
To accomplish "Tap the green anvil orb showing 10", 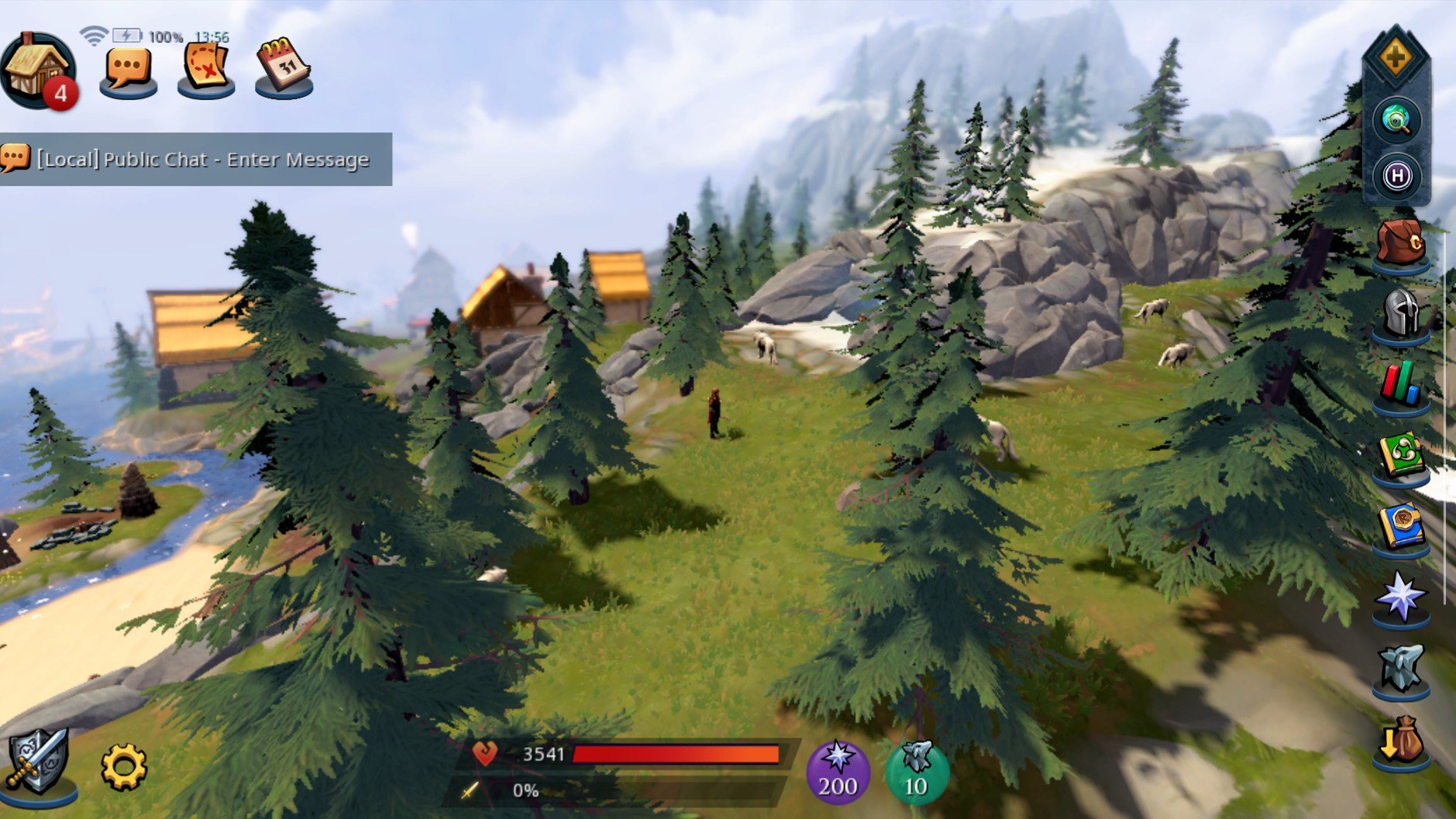I will pos(917,772).
